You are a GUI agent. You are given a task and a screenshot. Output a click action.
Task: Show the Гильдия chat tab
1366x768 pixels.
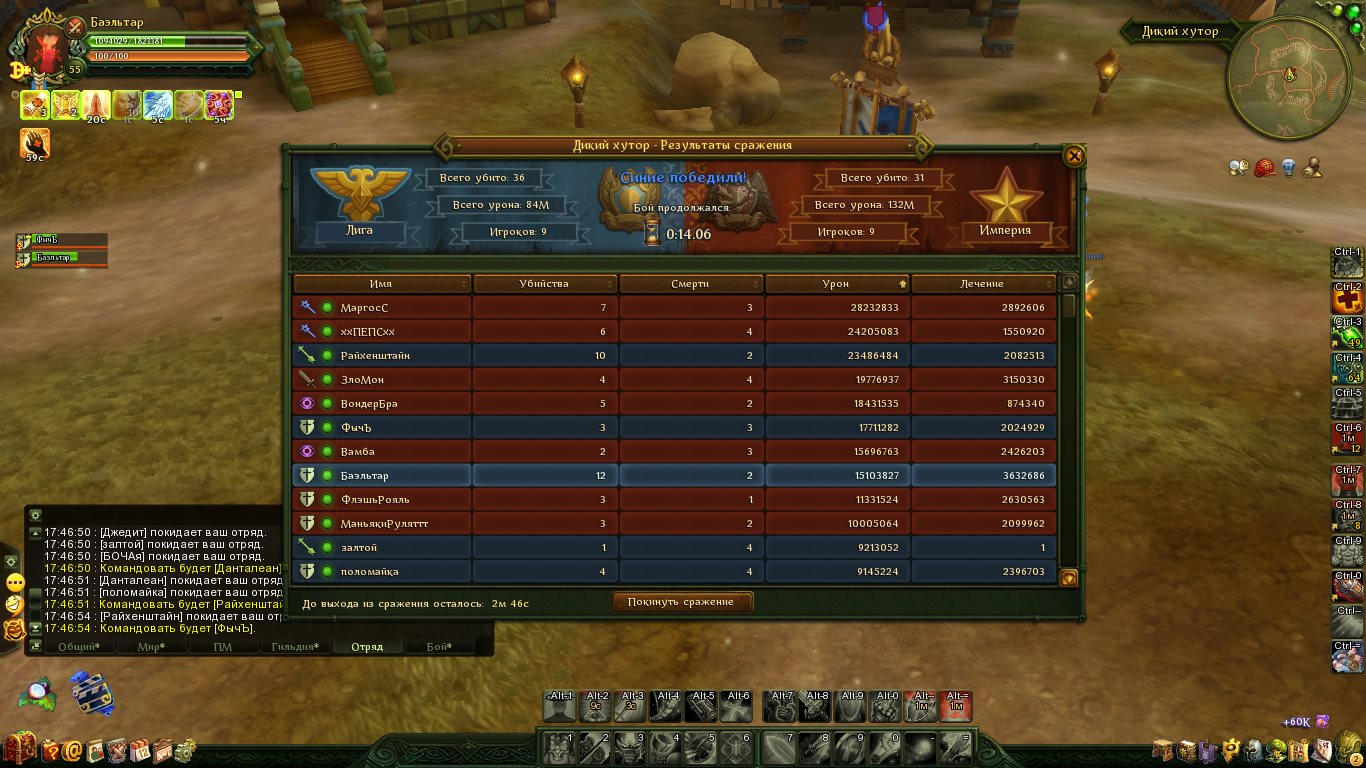pyautogui.click(x=295, y=647)
